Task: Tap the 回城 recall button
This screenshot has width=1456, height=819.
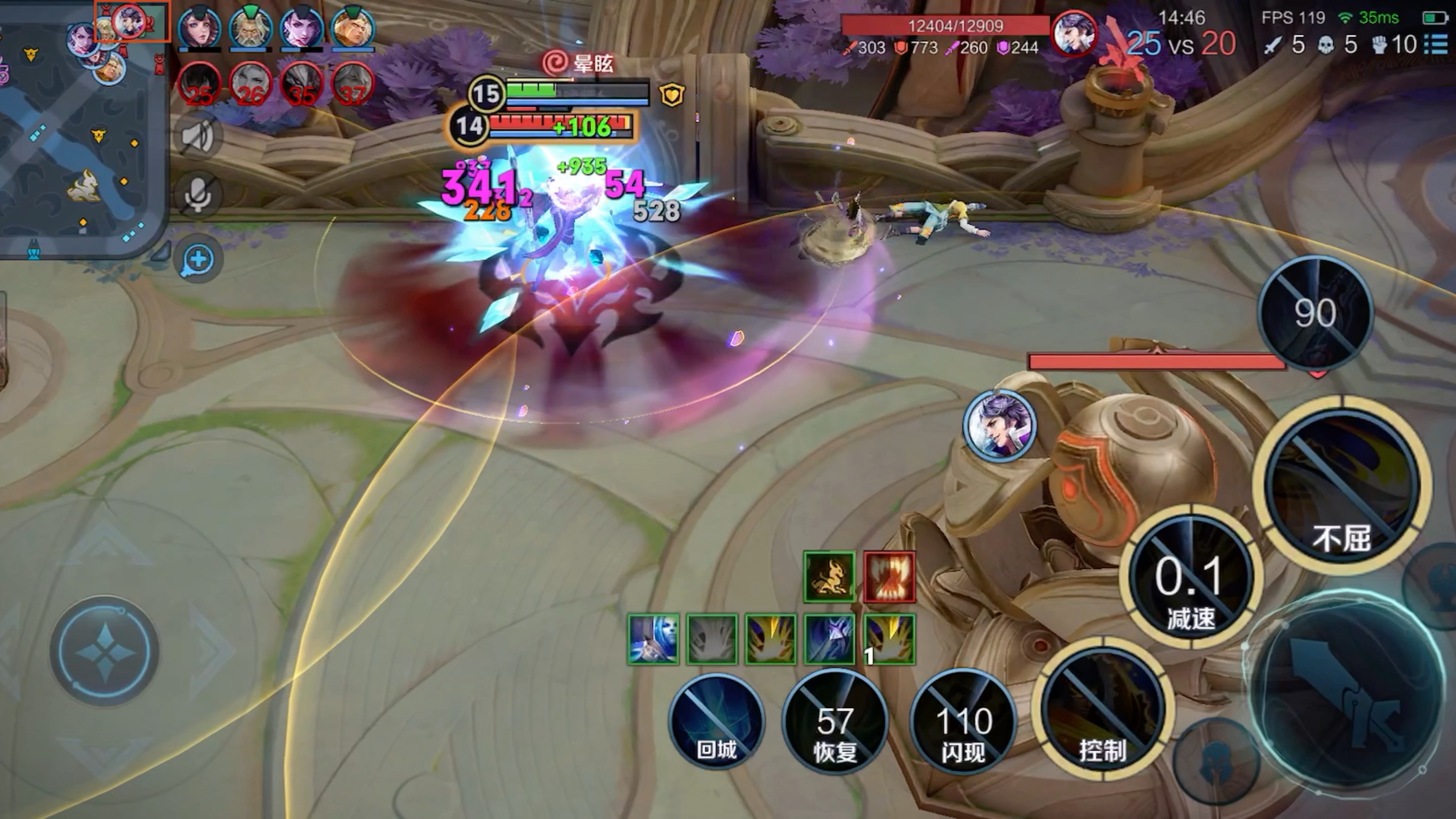Action: coord(716,721)
